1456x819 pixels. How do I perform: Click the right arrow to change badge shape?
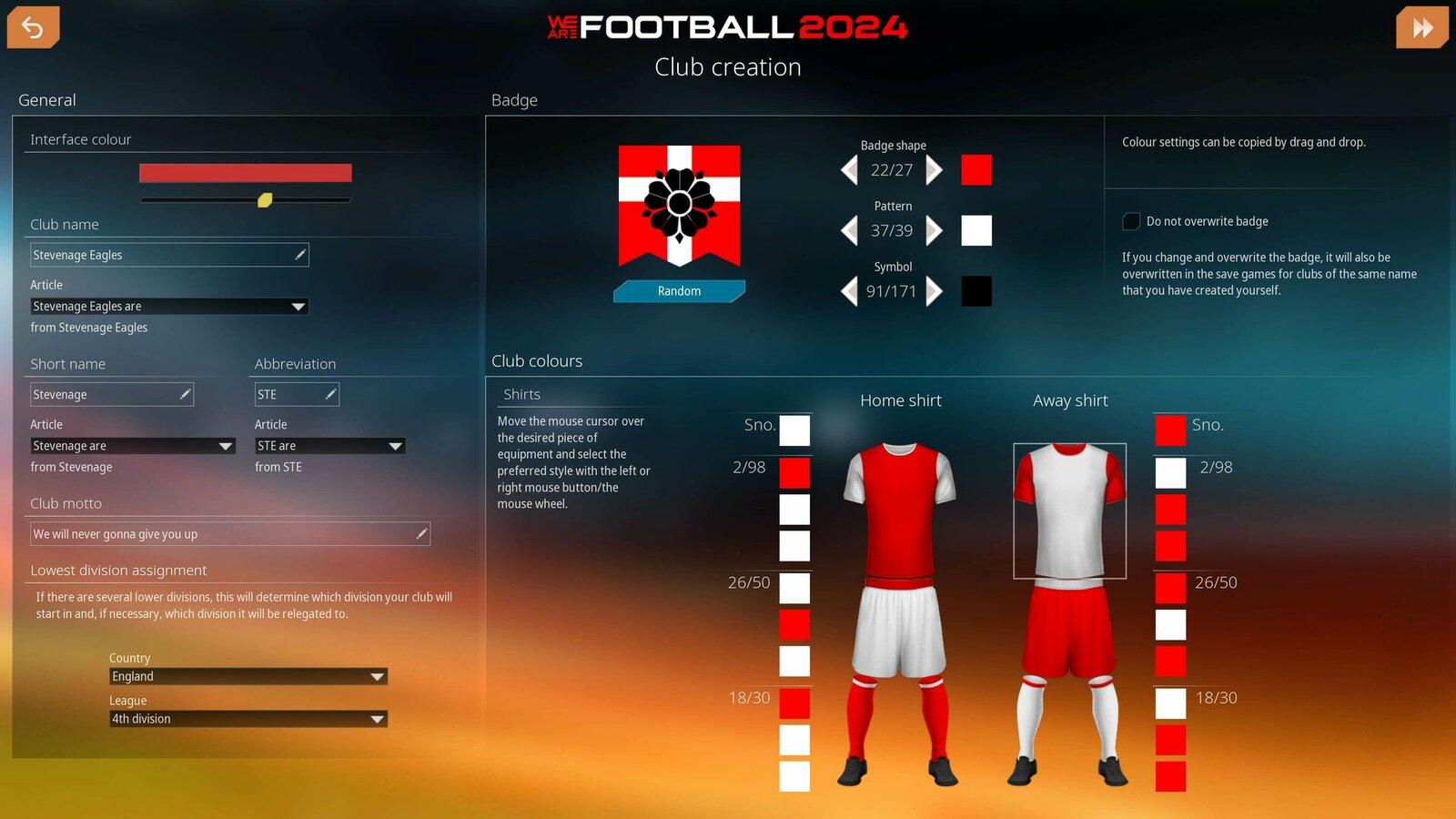pyautogui.click(x=934, y=170)
